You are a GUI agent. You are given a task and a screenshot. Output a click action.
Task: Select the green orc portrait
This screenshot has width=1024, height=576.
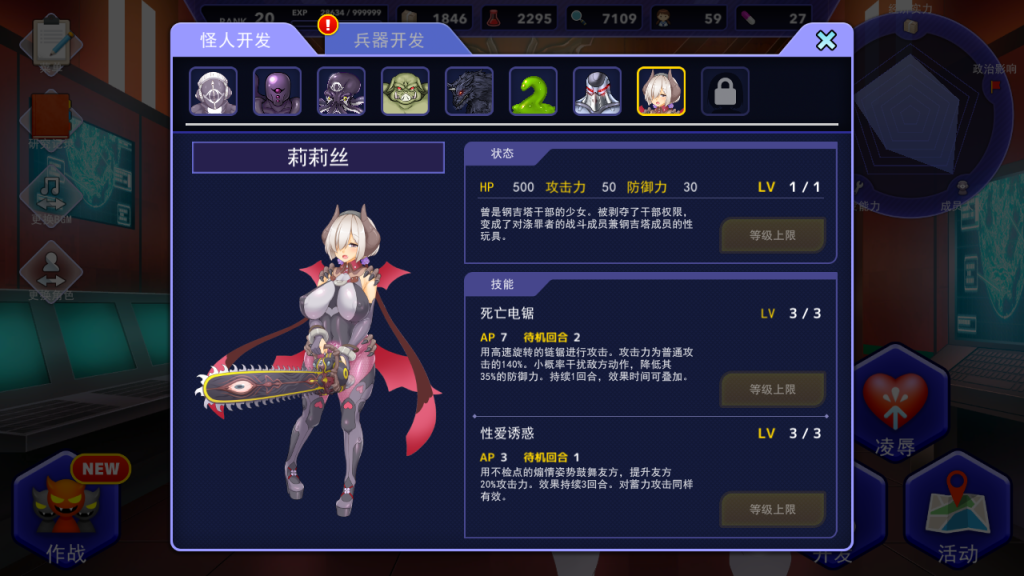(406, 92)
